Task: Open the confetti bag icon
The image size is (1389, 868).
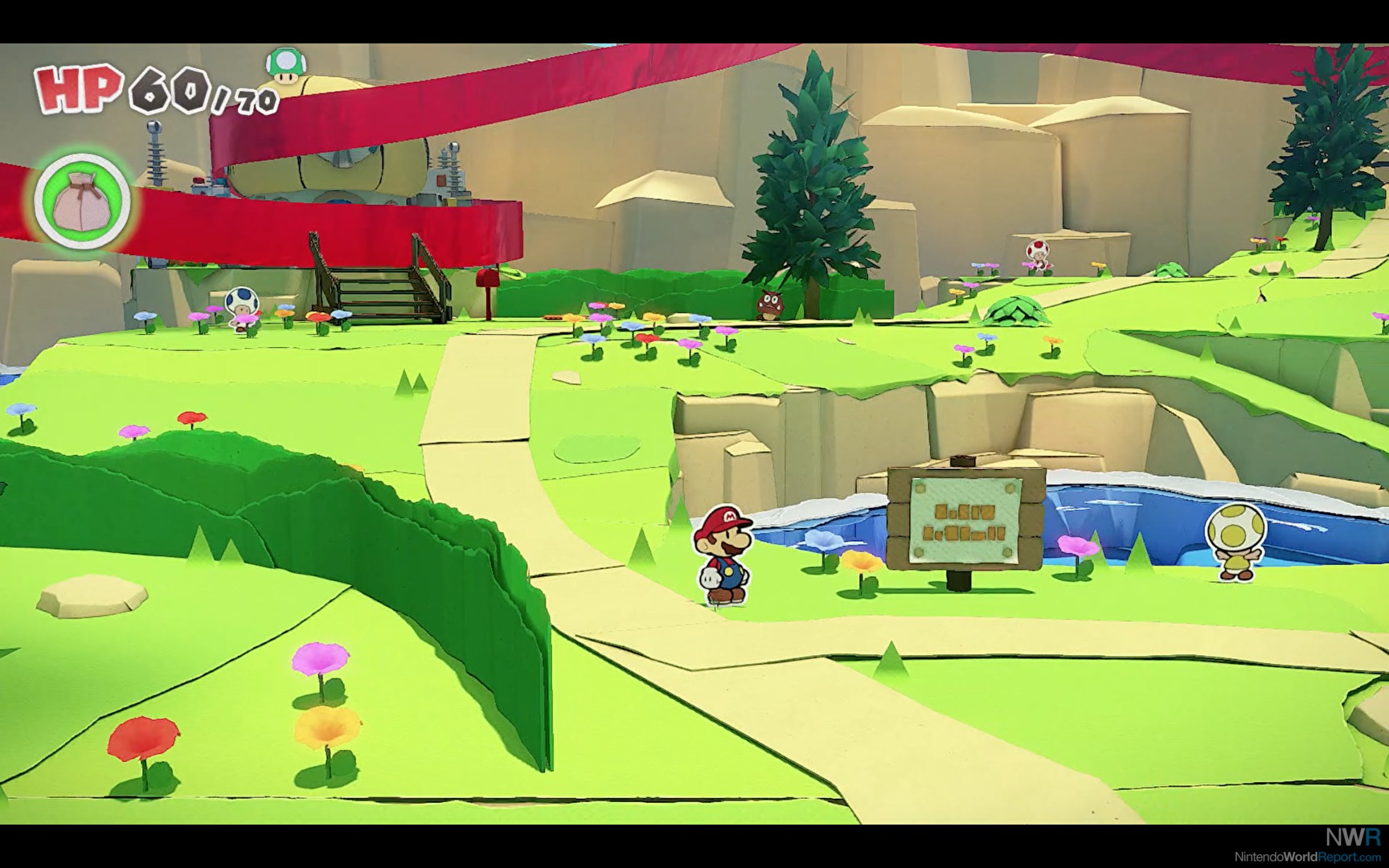Action: (82, 201)
